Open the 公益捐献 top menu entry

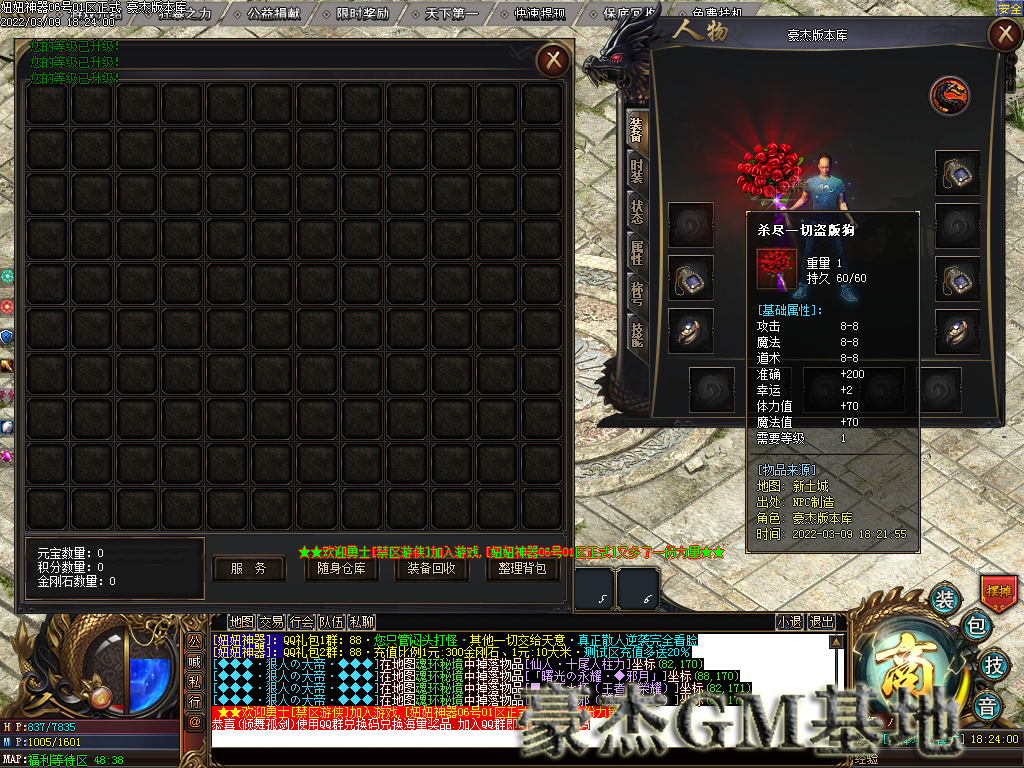pyautogui.click(x=272, y=14)
